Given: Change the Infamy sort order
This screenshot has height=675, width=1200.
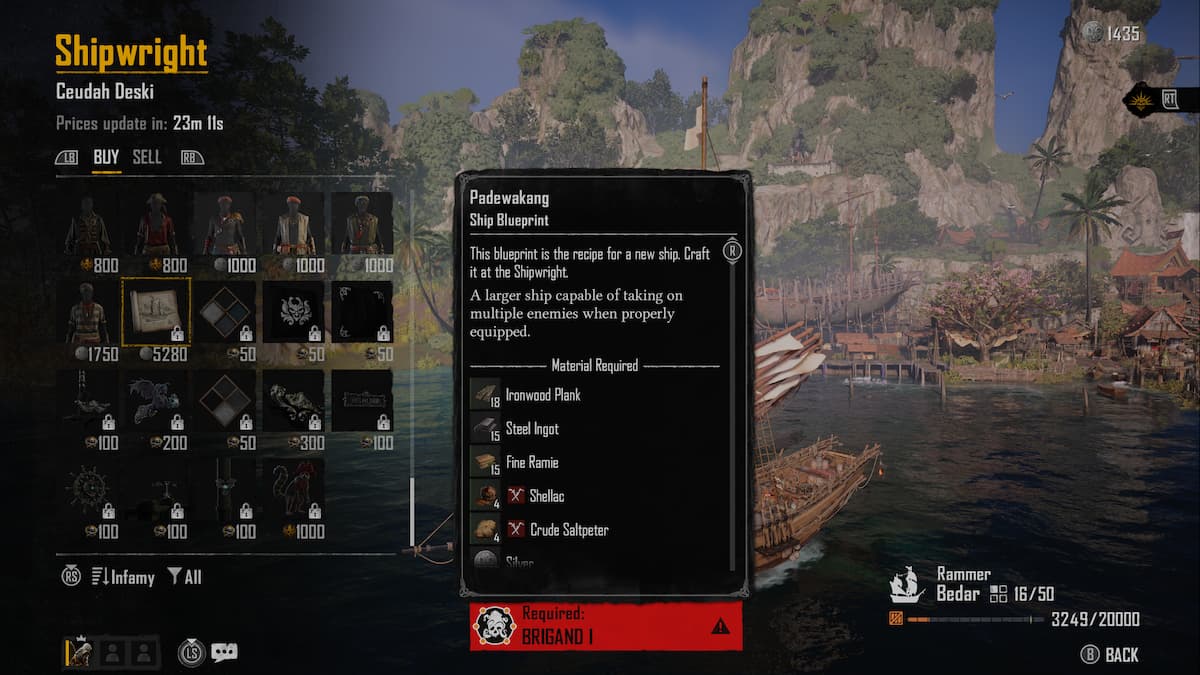Looking at the screenshot, I should 123,577.
